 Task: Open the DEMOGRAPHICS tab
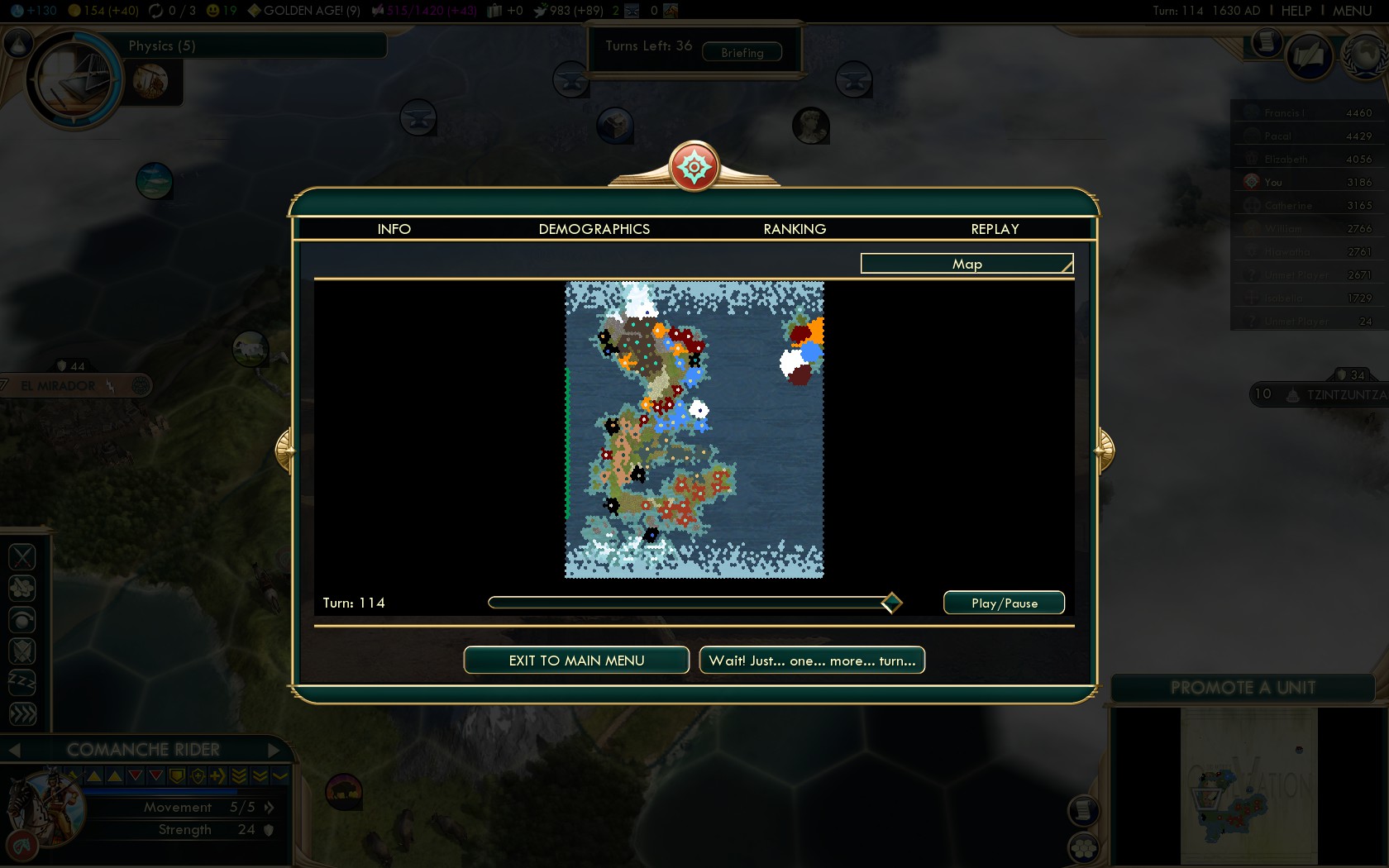pyautogui.click(x=594, y=229)
